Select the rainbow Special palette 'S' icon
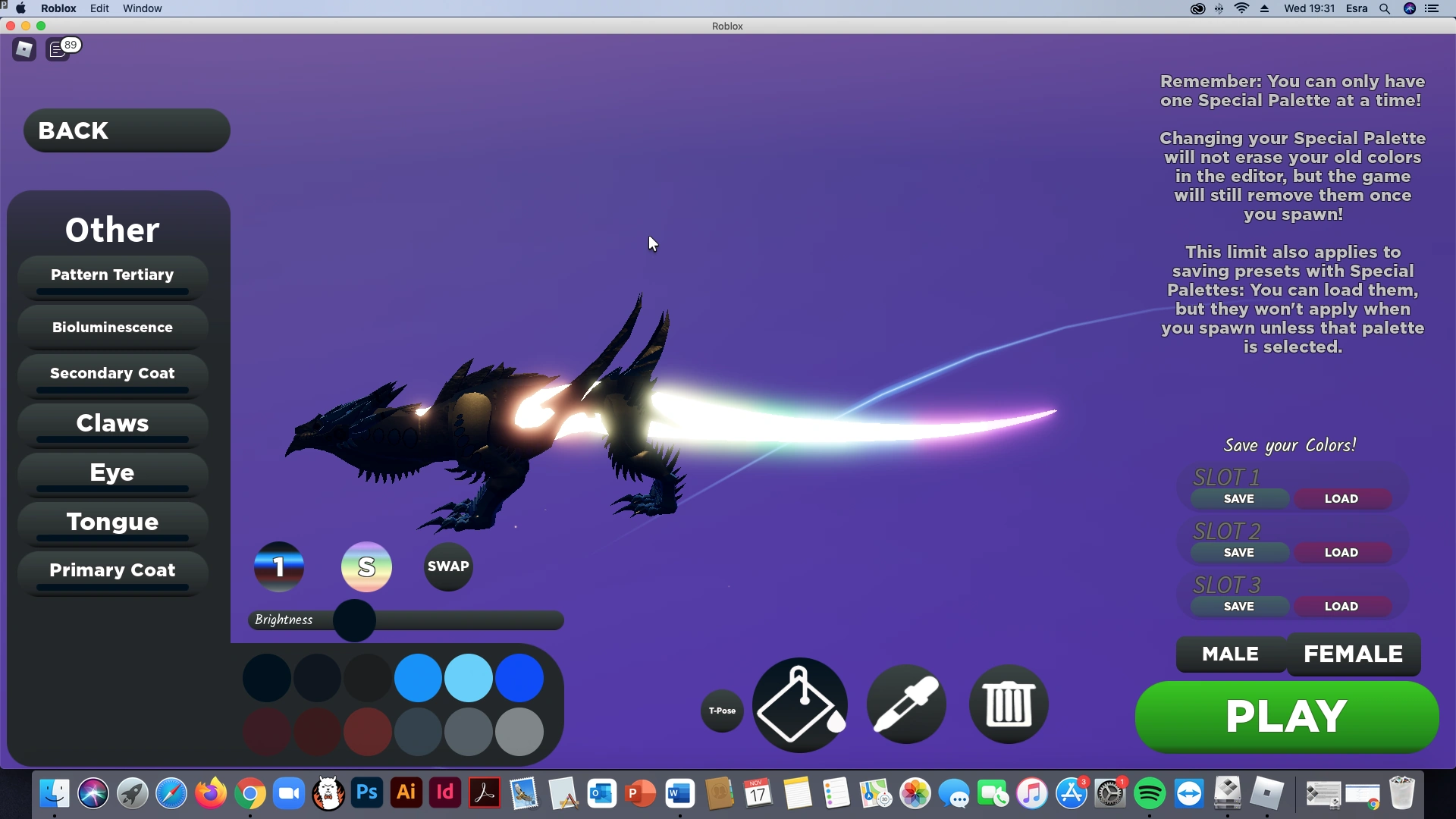This screenshot has width=1456, height=819. pyautogui.click(x=366, y=566)
